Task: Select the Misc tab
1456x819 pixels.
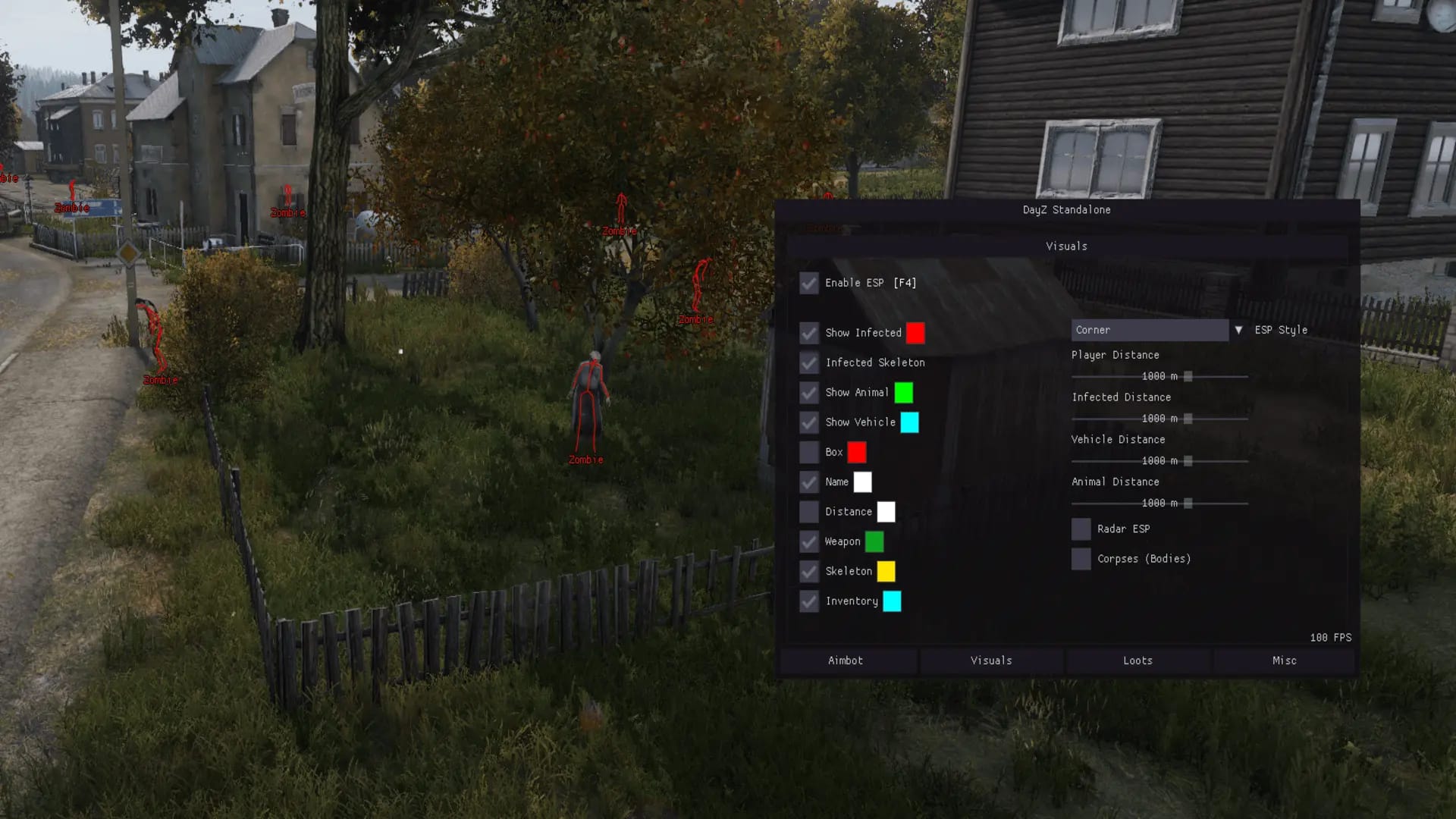Action: [1284, 661]
